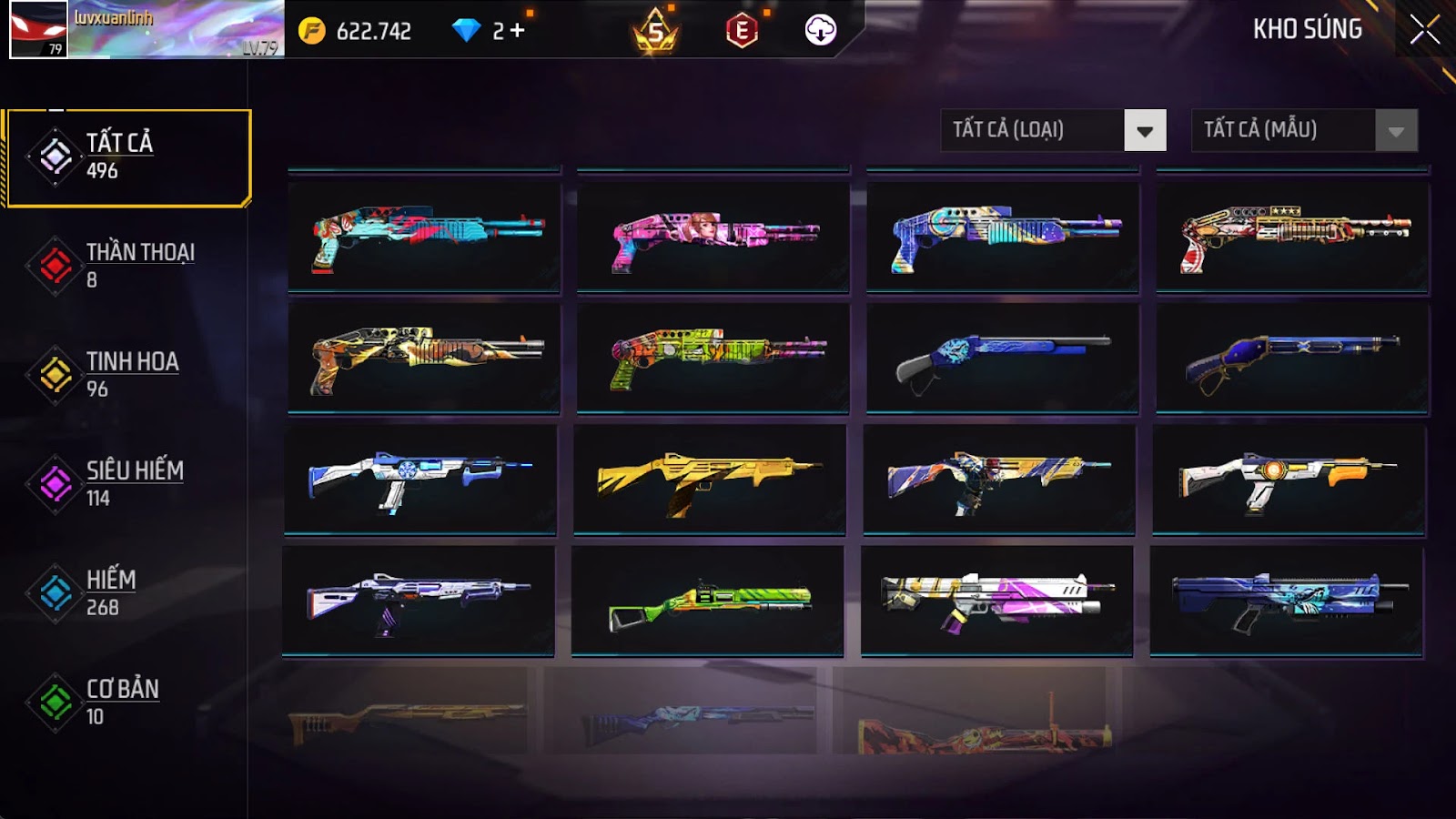Screen dimensions: 1456x819
Task: Close the Kho Súng weapon vault
Action: (1424, 30)
